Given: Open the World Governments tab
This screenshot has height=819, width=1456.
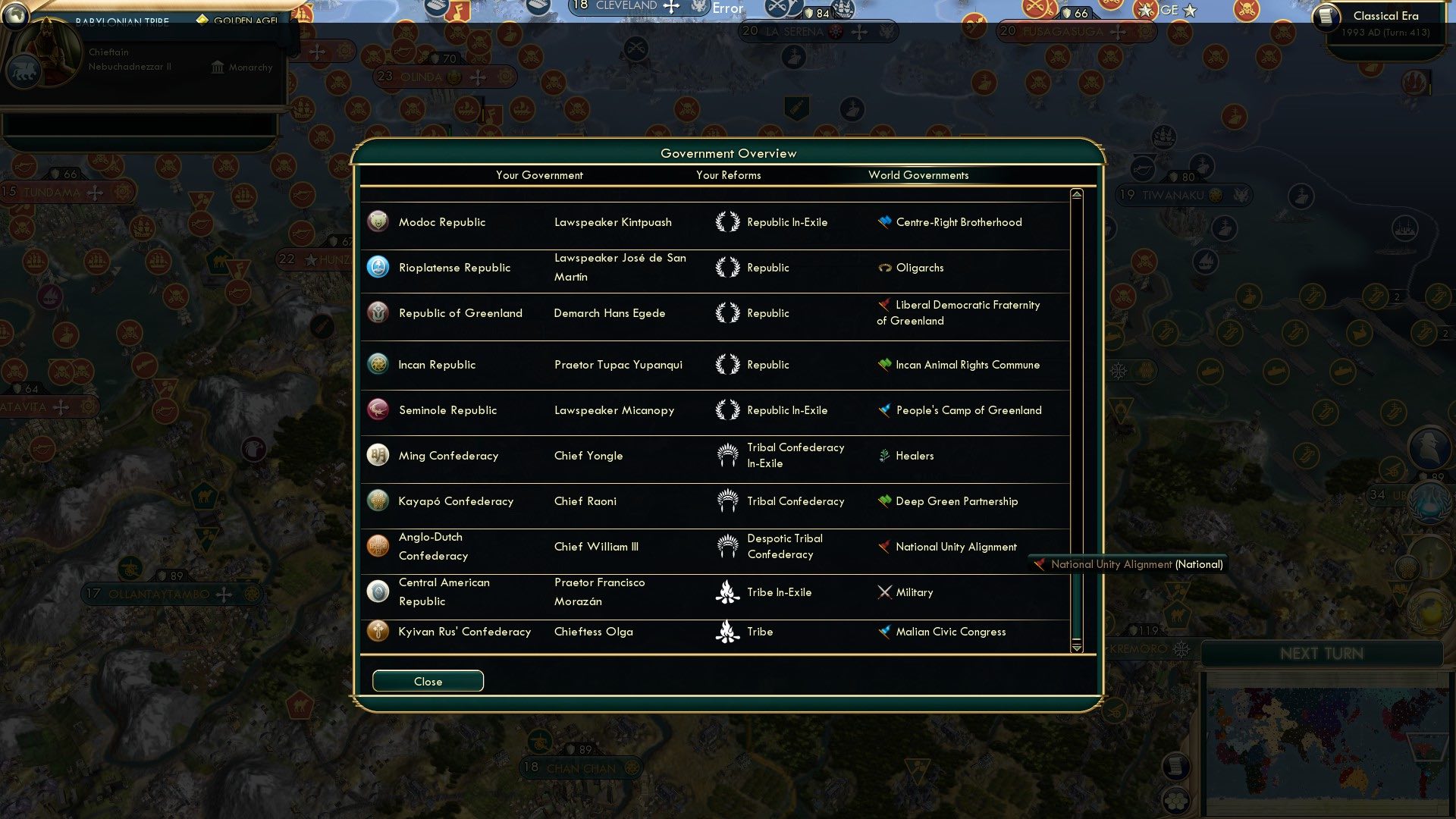Looking at the screenshot, I should 919,174.
